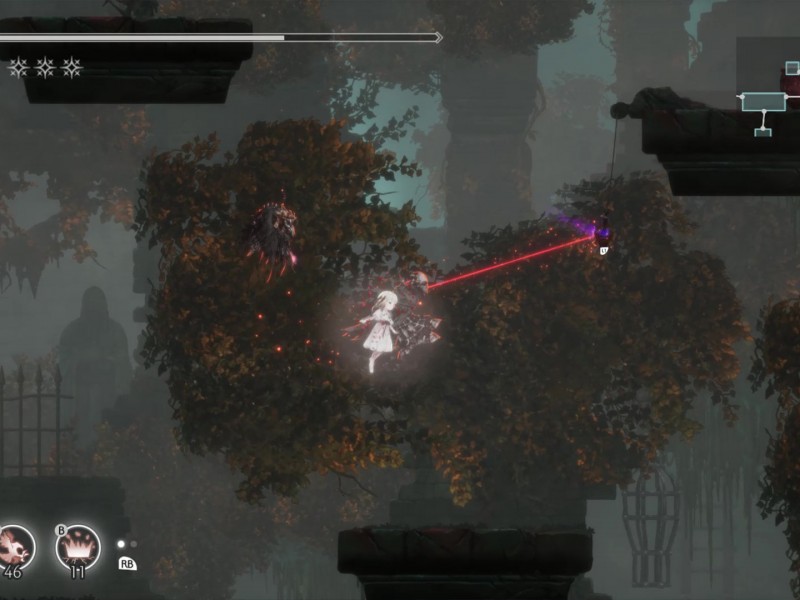Use the creature skill showing 46 charges
This screenshot has height=600, width=800.
14,546
